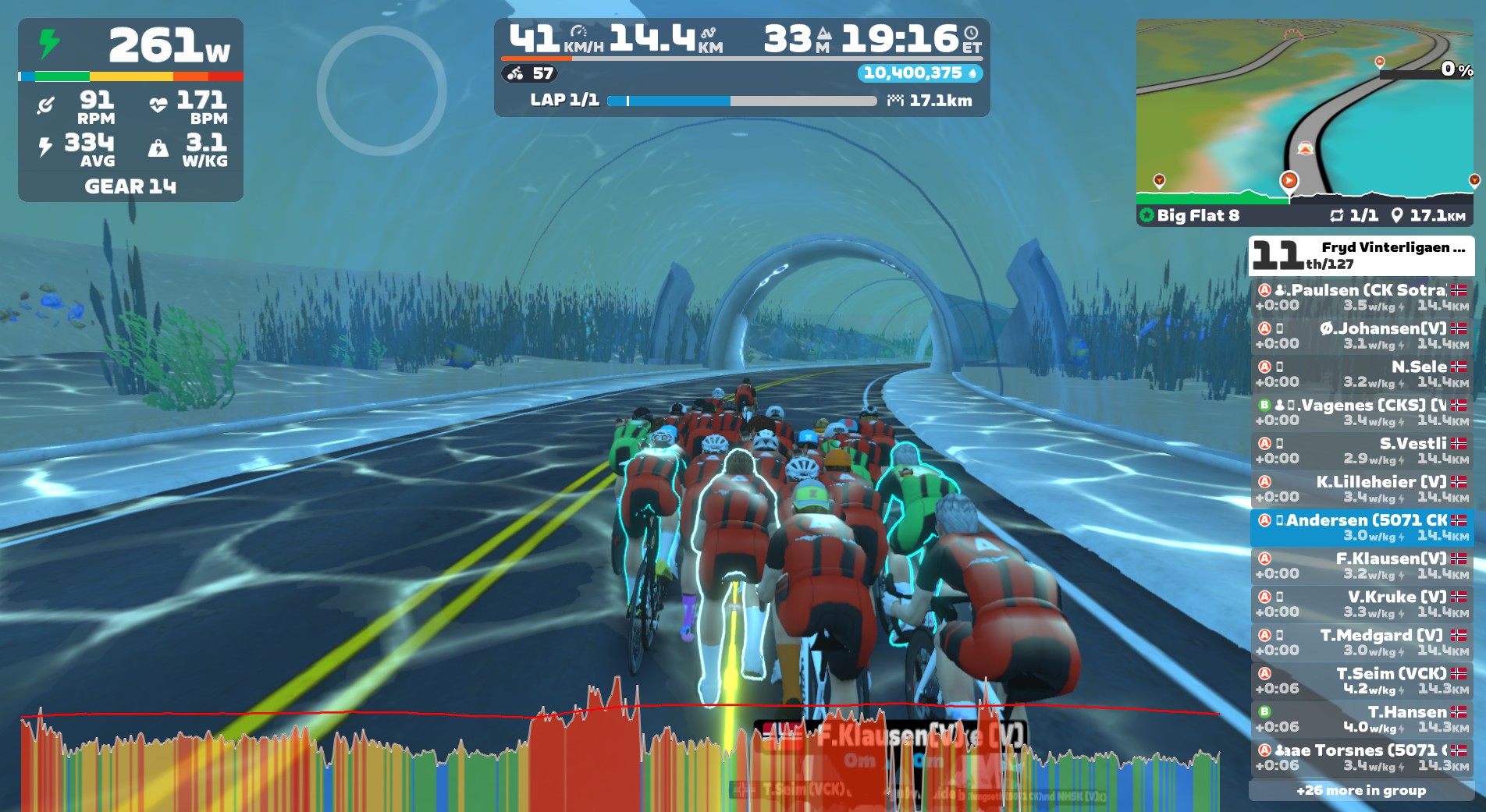Click the minimap route view
This screenshot has height=812, width=1486.
point(1303,109)
